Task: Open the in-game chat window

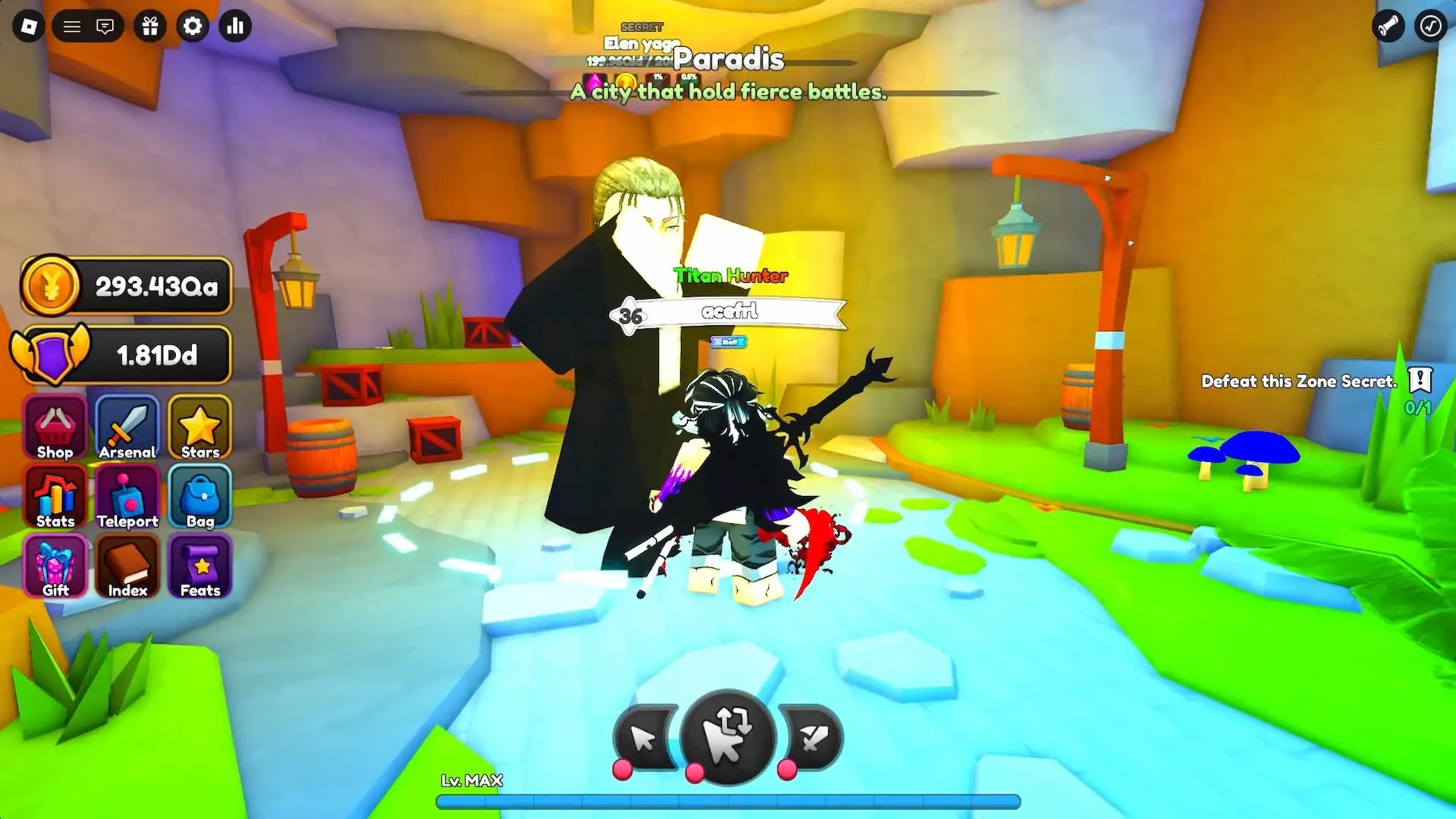Action: pyautogui.click(x=106, y=26)
